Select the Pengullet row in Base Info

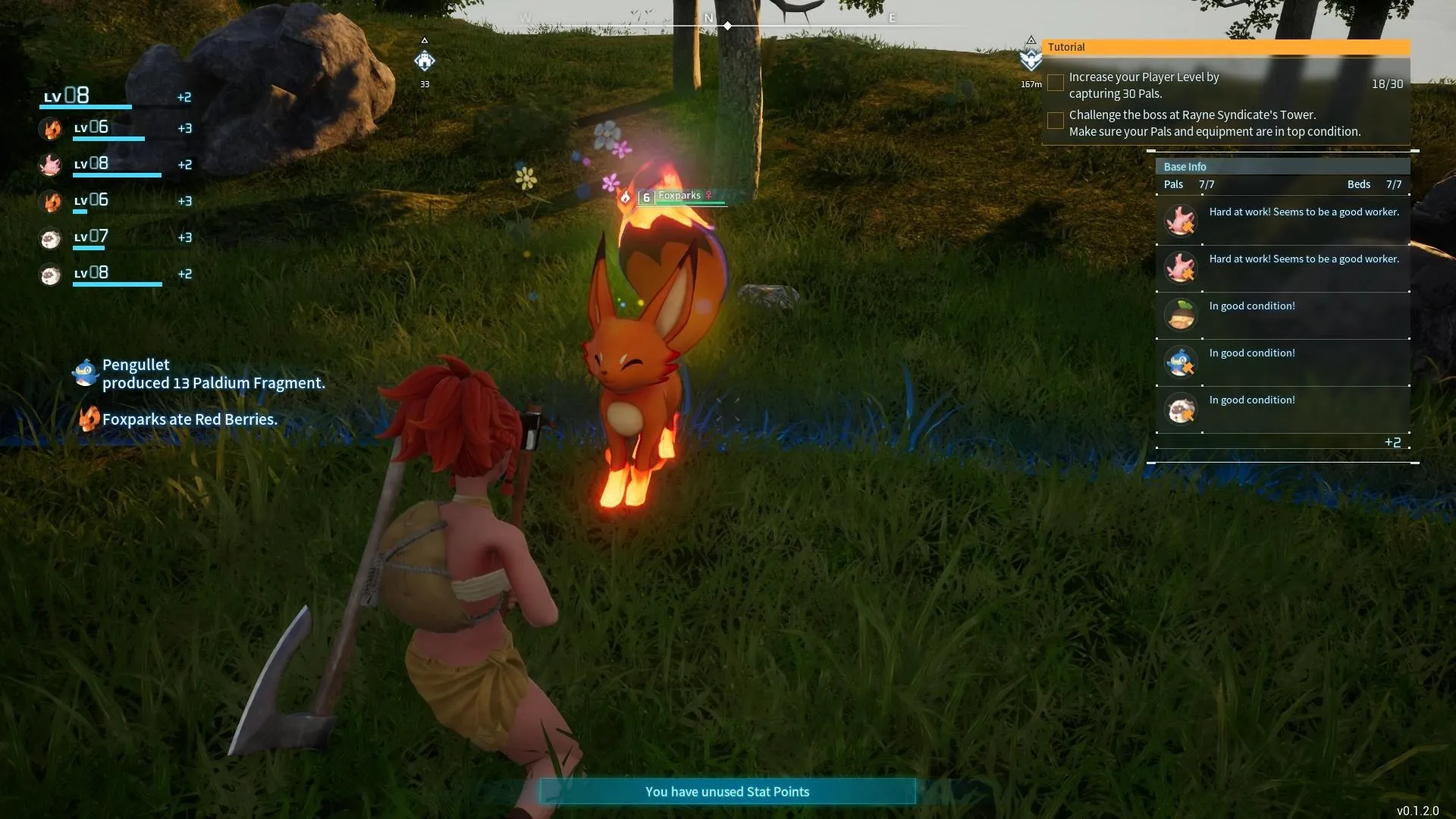click(x=1283, y=362)
